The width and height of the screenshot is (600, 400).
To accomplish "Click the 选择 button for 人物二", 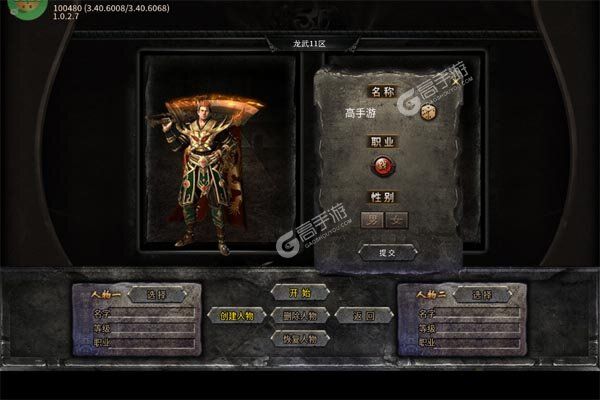I will pos(483,294).
